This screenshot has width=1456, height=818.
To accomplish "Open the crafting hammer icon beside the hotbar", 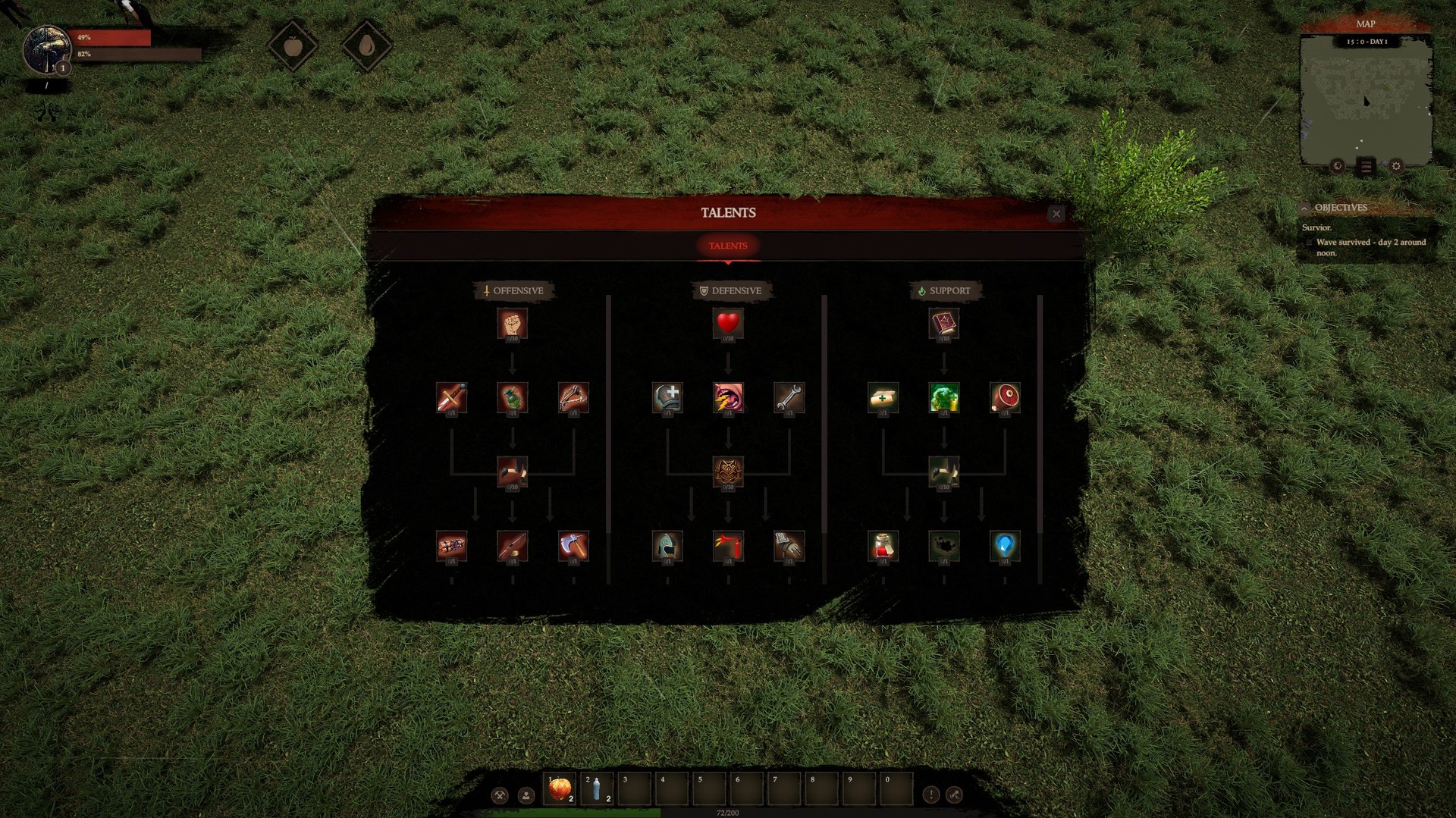I will tap(500, 797).
